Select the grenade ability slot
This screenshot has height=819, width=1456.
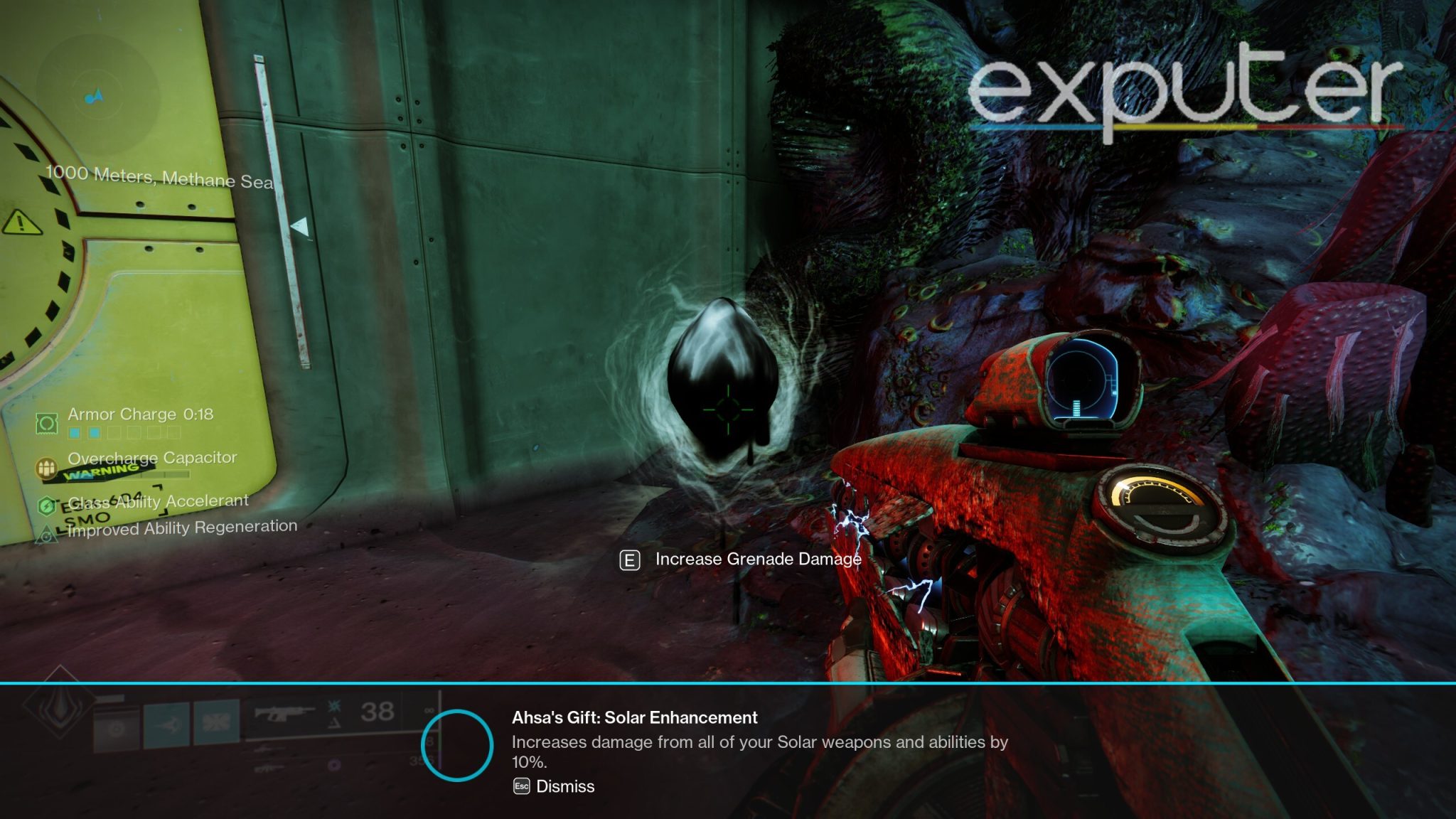click(x=117, y=727)
